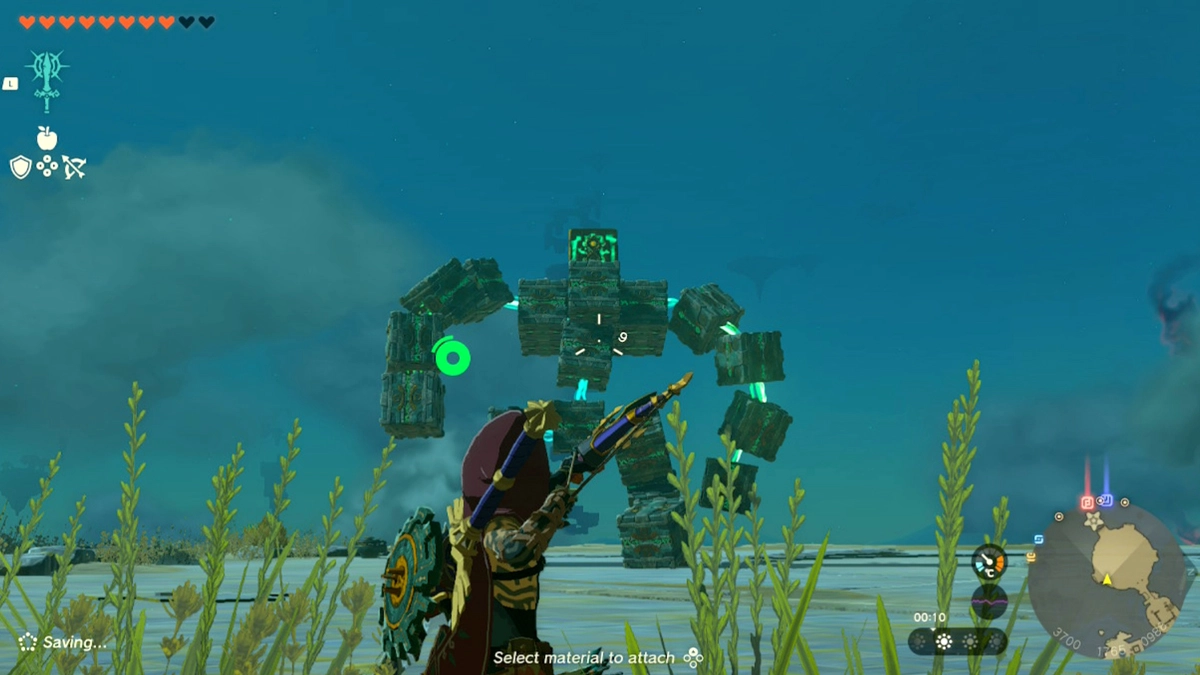Check the noise level indicator circle

pos(988,601)
